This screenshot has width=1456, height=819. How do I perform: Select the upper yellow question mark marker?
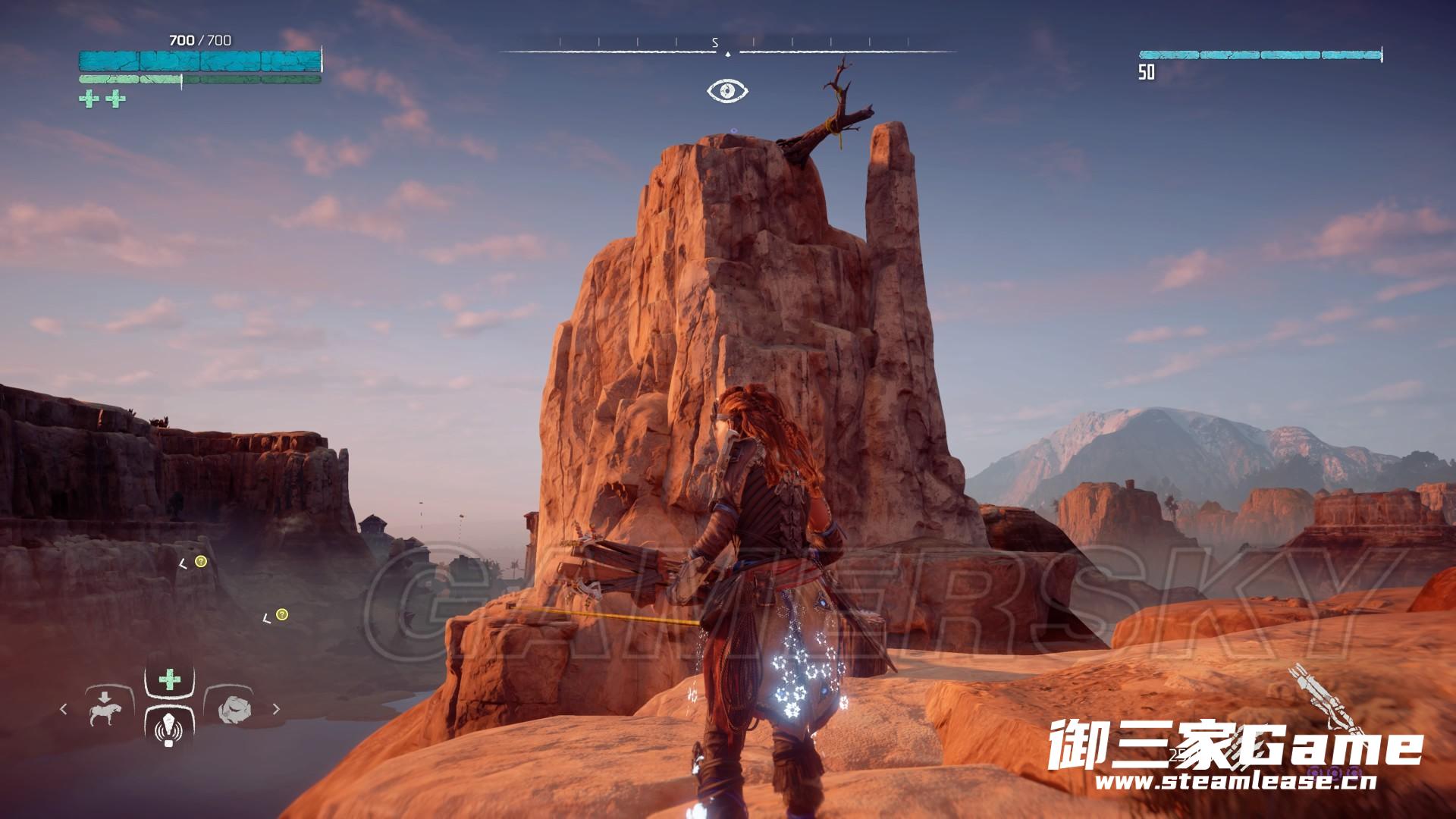coord(200,561)
